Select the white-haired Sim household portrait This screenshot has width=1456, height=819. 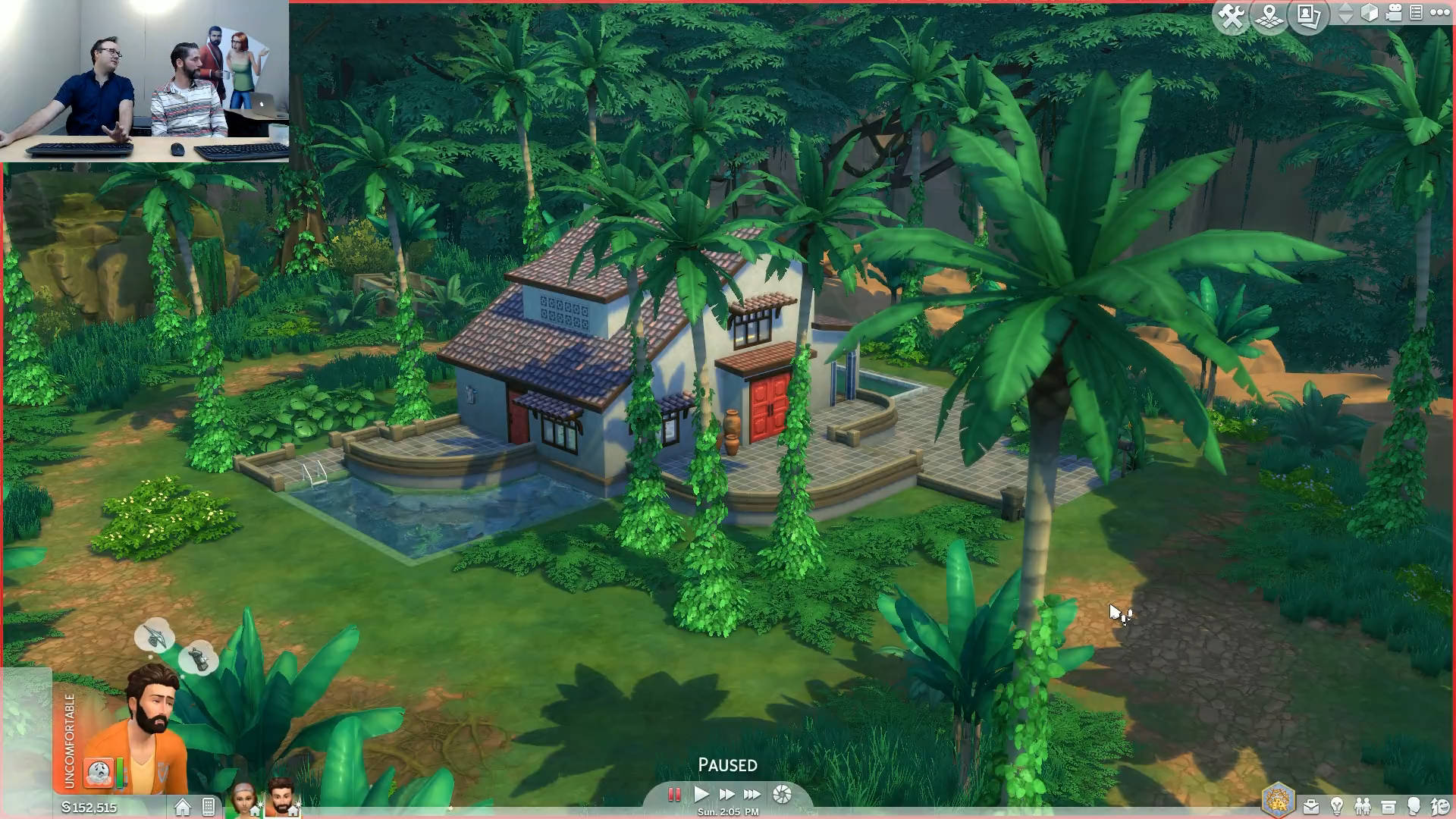point(244,800)
